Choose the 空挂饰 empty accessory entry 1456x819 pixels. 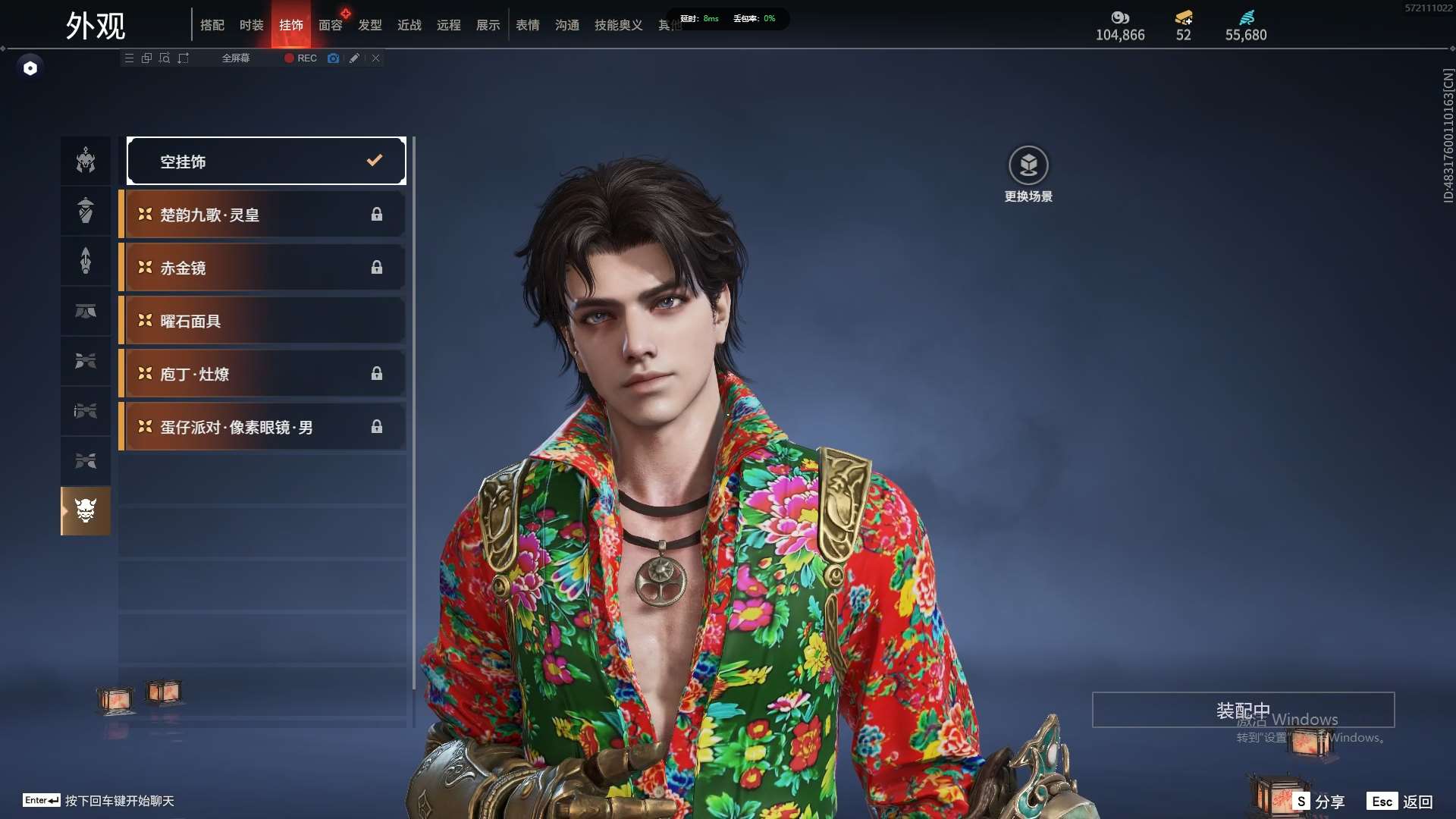tap(266, 161)
